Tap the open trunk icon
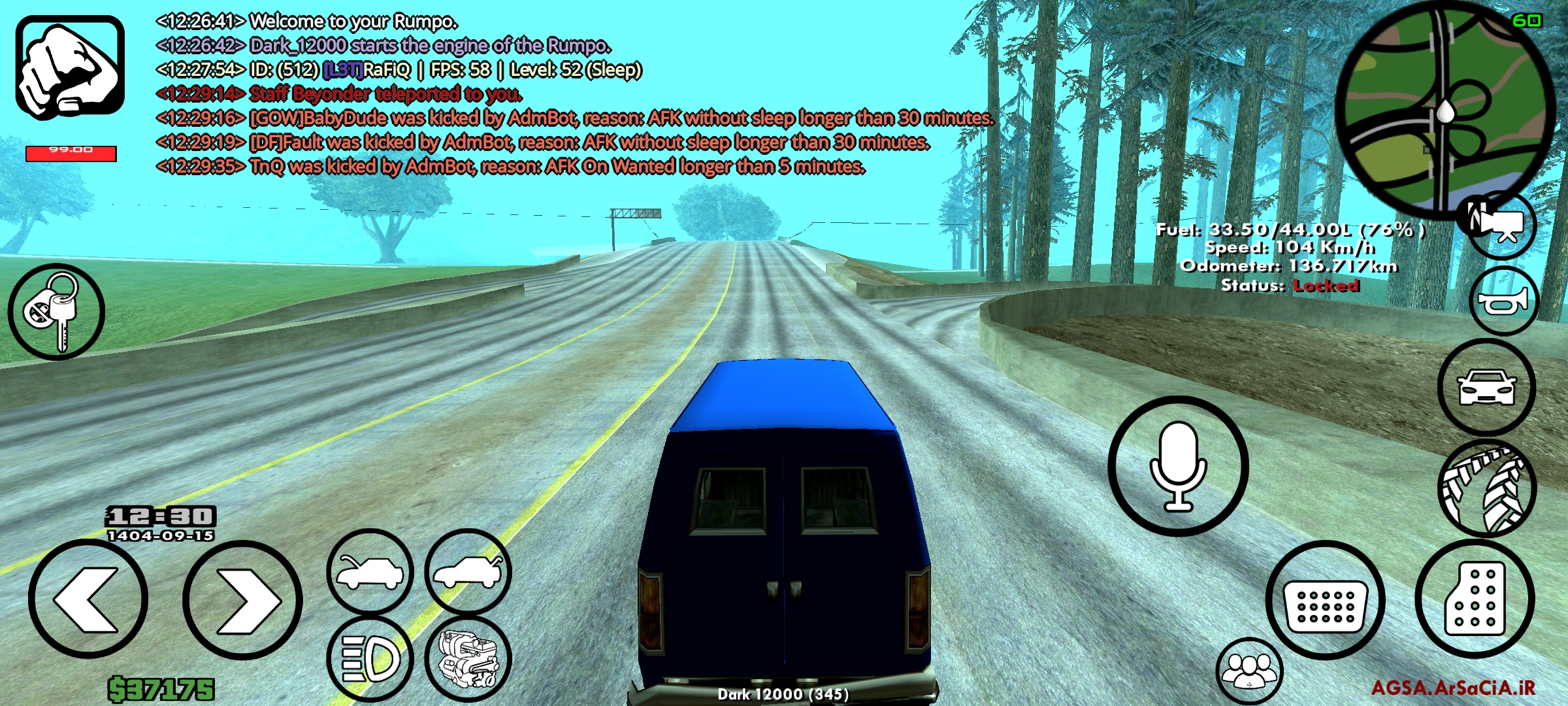 [468, 571]
